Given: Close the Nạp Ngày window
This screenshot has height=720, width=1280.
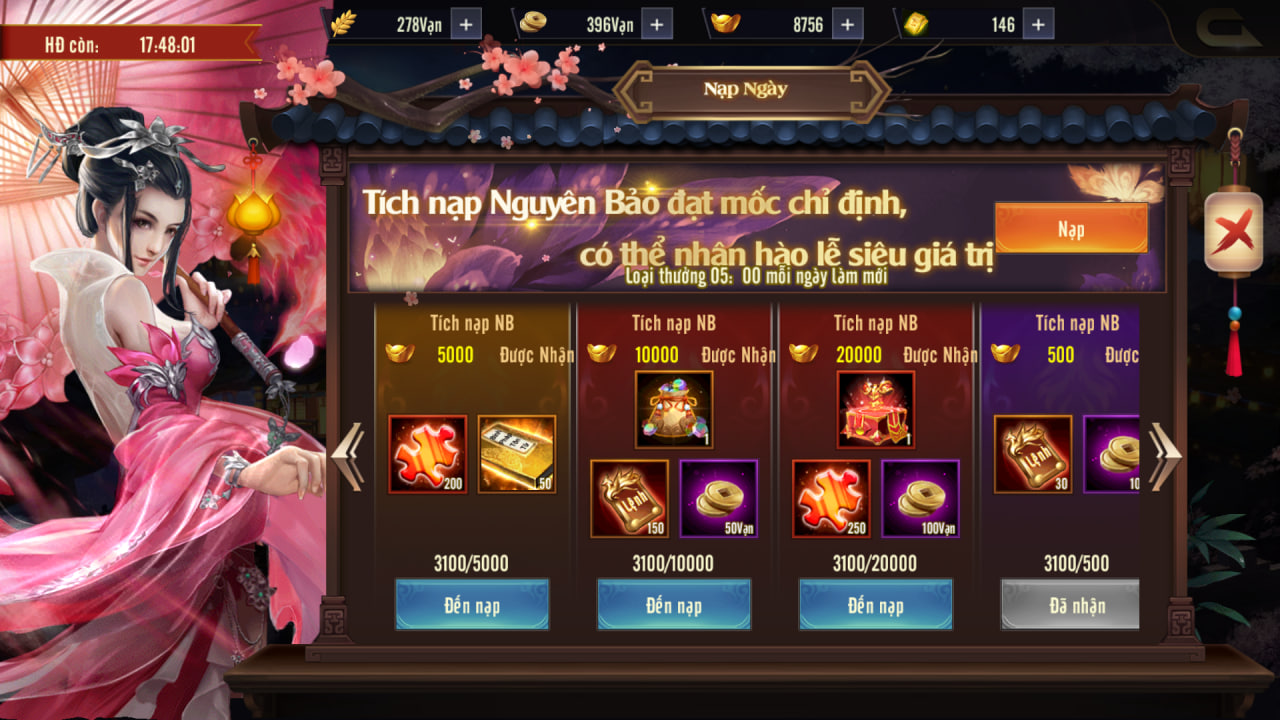Looking at the screenshot, I should pyautogui.click(x=1233, y=232).
